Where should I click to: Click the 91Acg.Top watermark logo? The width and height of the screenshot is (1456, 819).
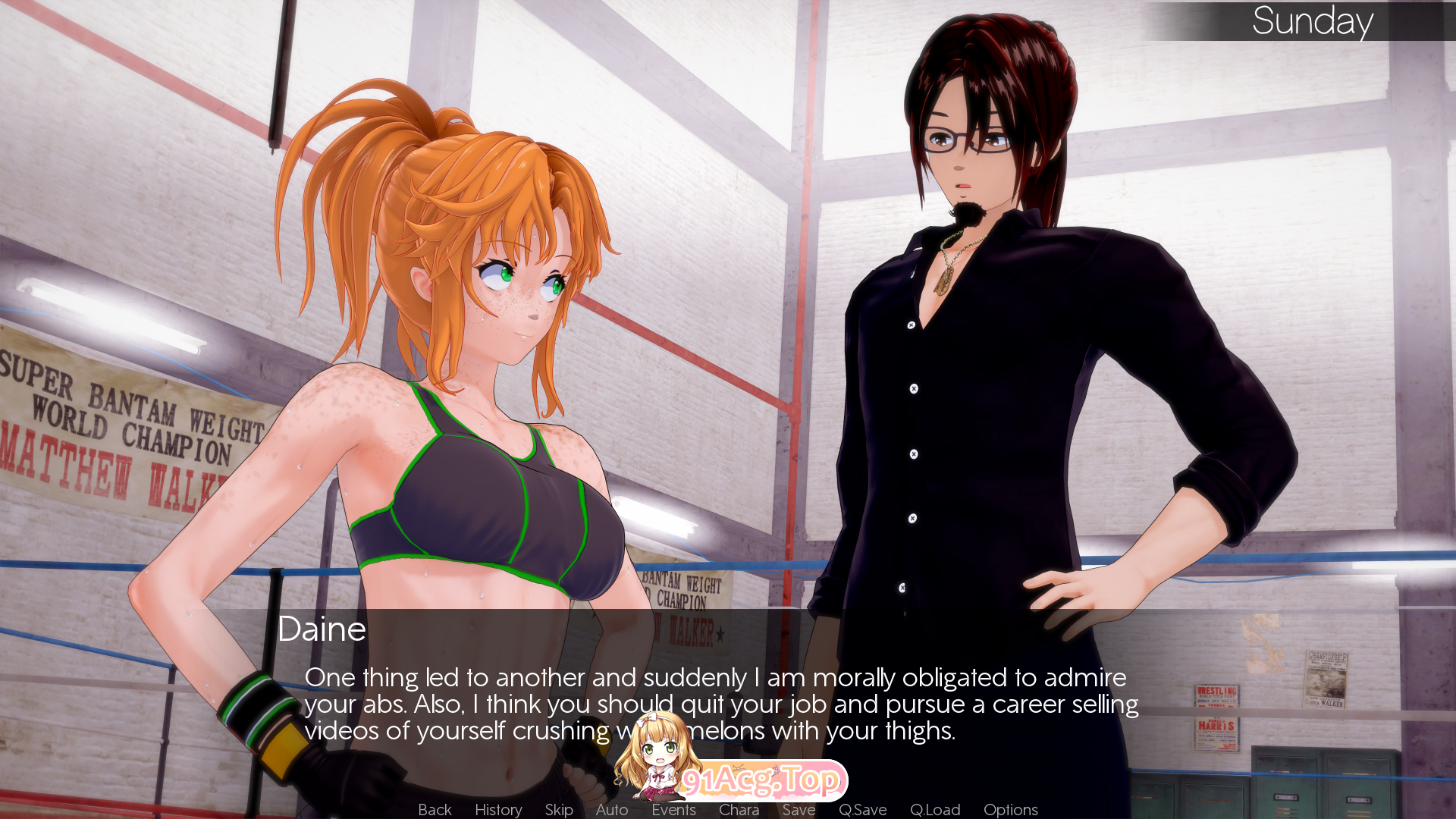click(761, 780)
